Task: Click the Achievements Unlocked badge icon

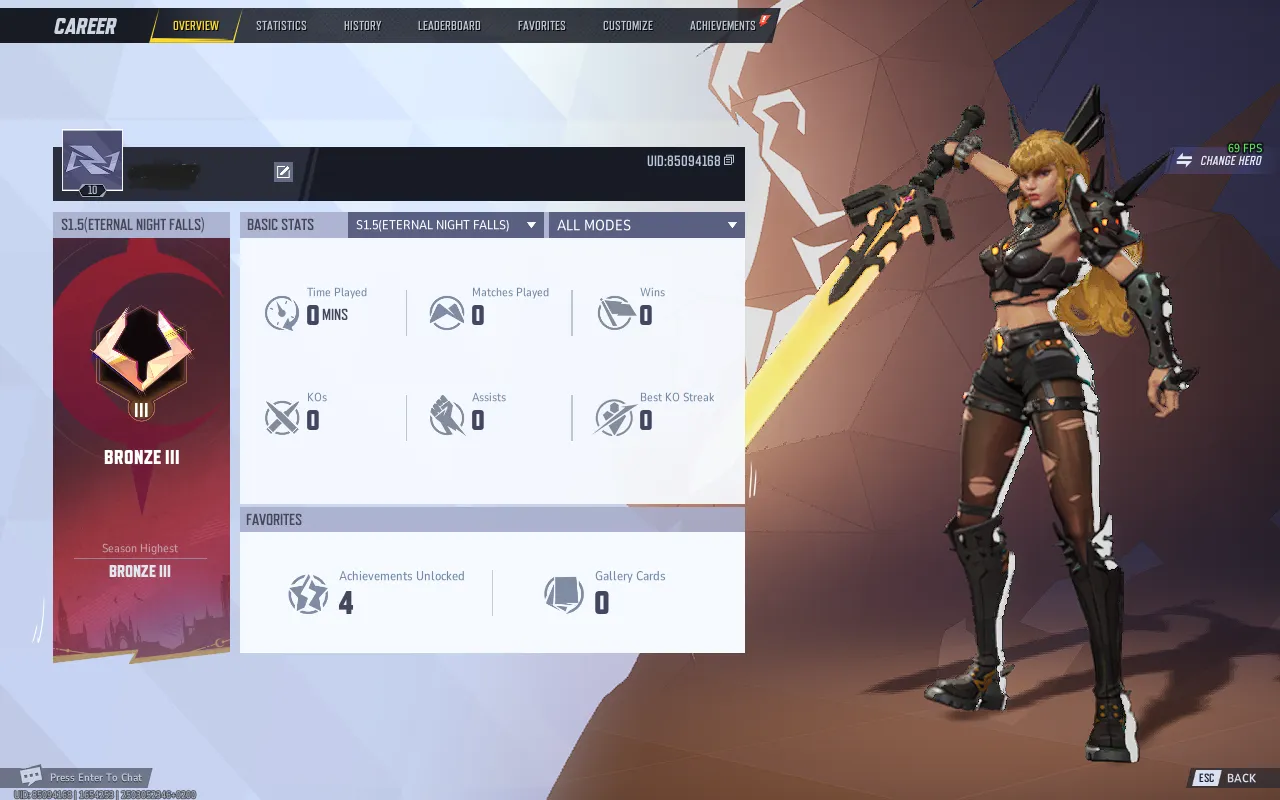Action: 309,592
